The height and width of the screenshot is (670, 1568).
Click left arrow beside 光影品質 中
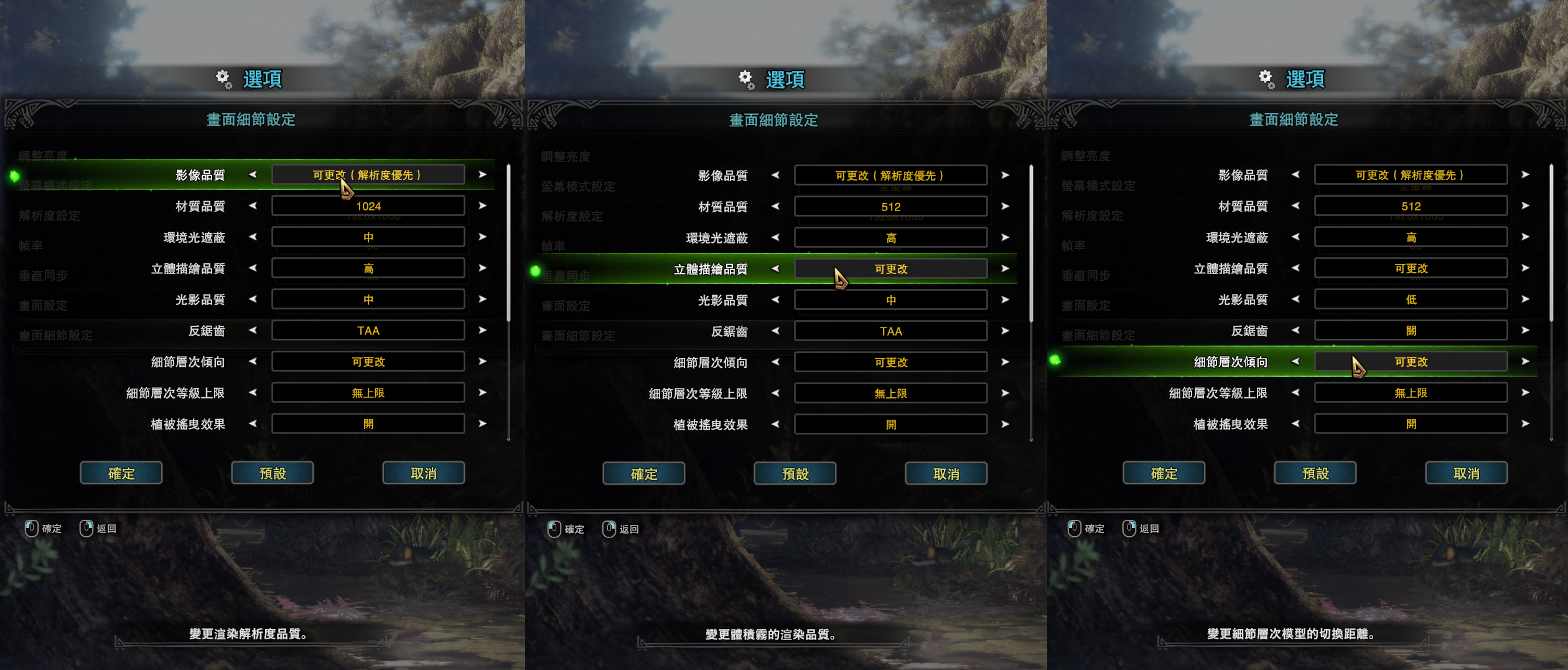click(x=254, y=299)
